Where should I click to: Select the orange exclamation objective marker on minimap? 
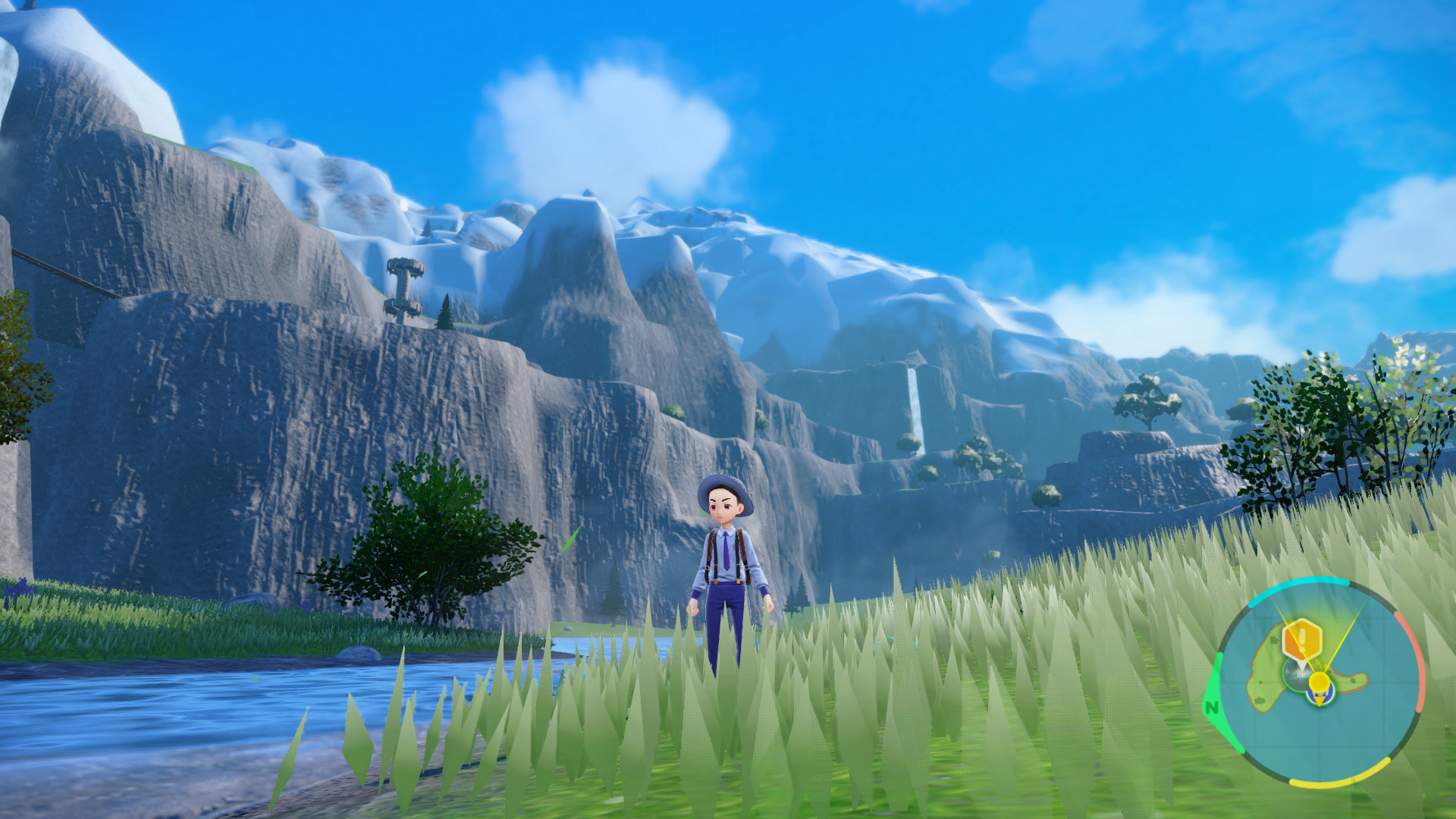coord(1301,640)
